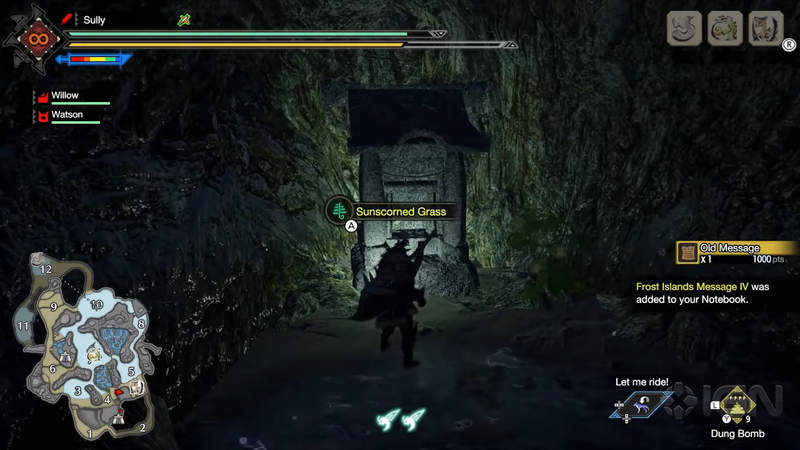Screen dimensions: 800x450
Task: Pick the Sunscorned Grass gathering prompt
Action: click(396, 211)
